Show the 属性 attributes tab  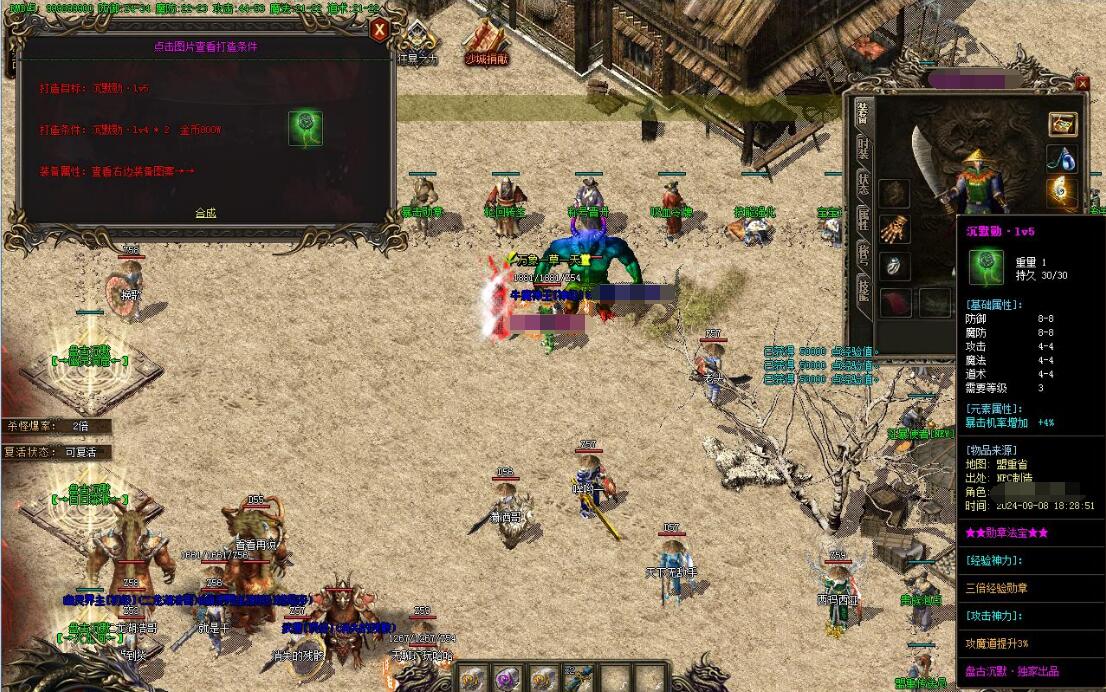(x=862, y=219)
